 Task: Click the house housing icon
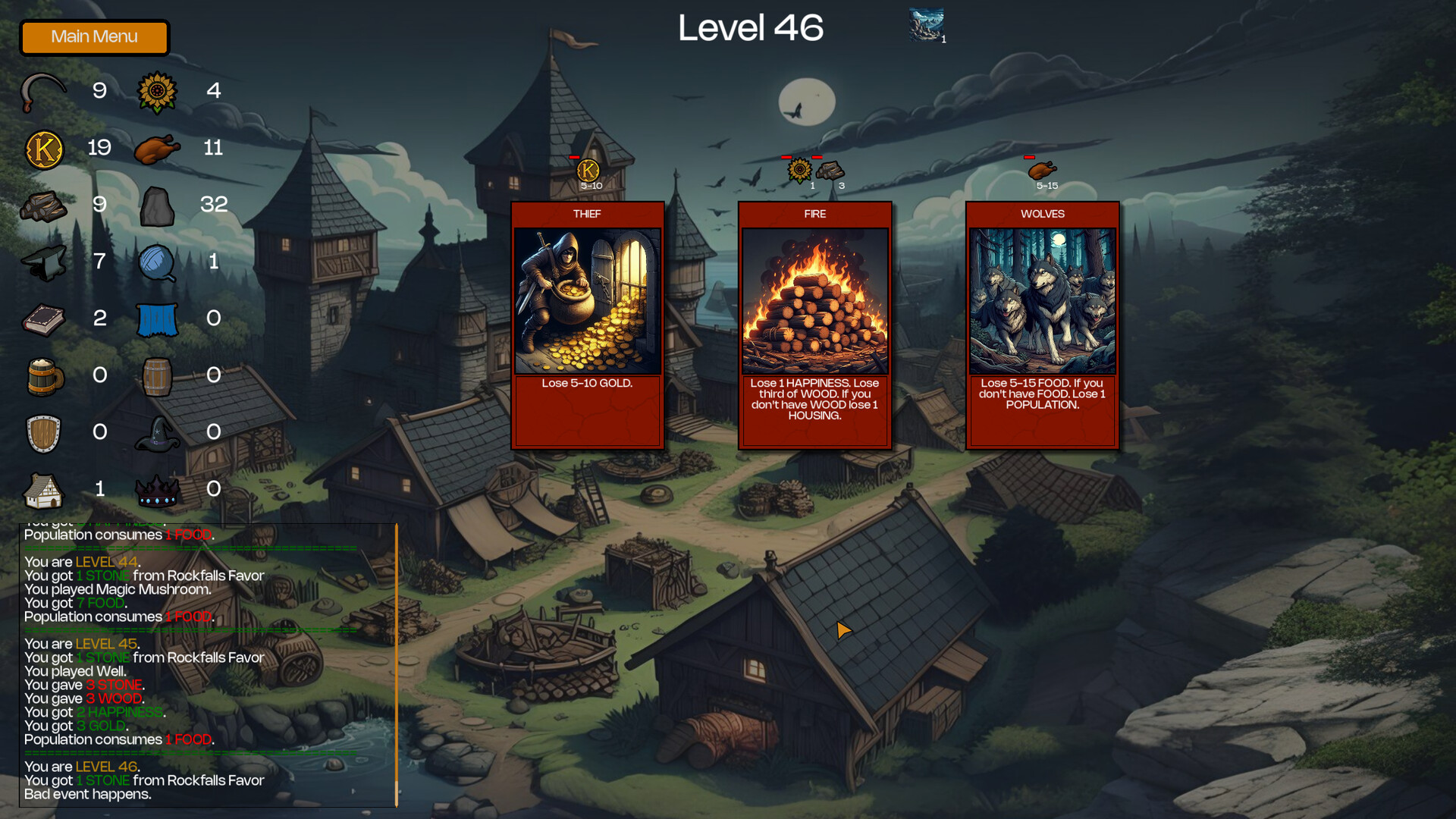point(43,489)
